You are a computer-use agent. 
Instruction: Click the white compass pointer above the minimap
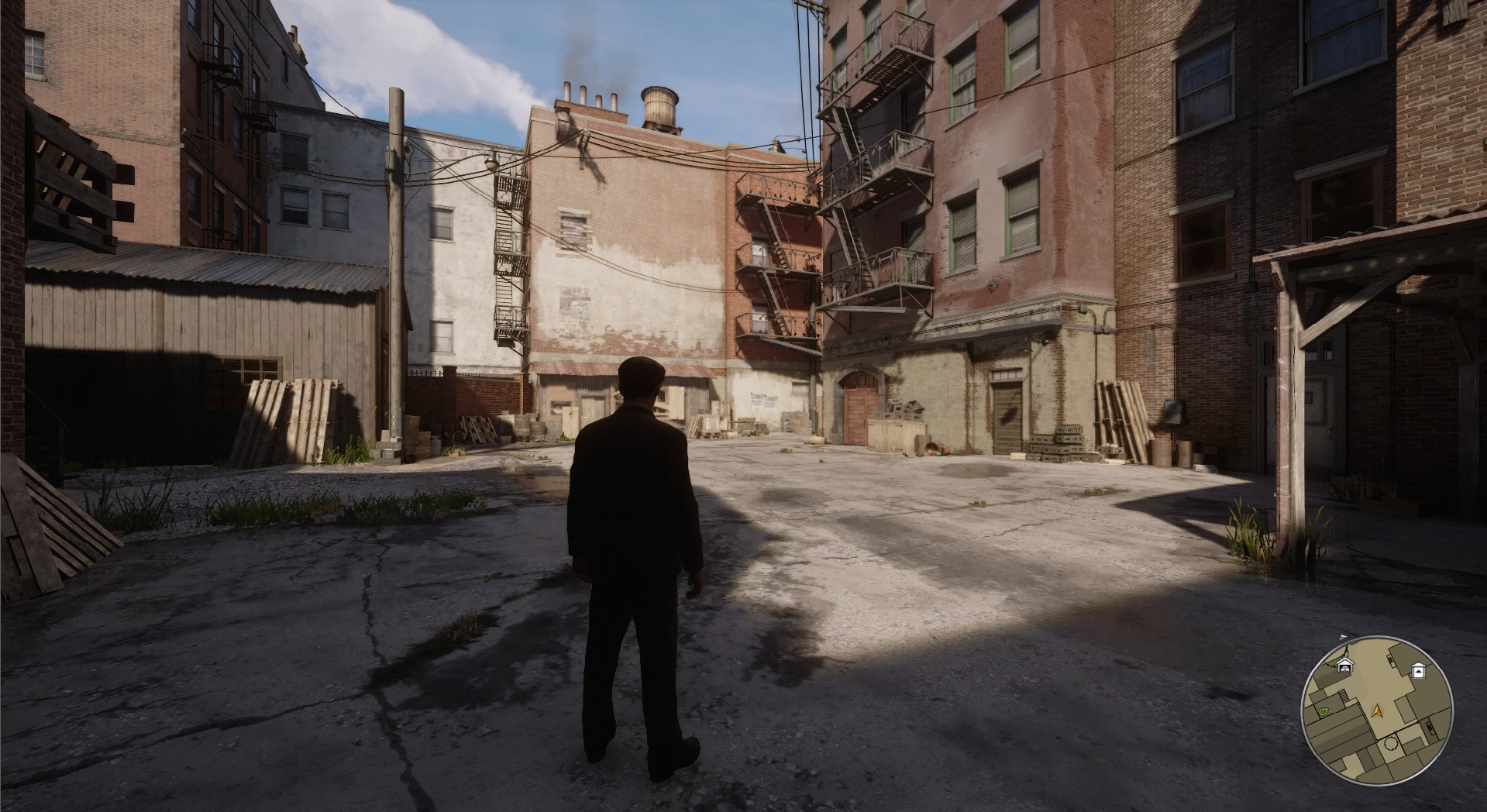(1343, 637)
